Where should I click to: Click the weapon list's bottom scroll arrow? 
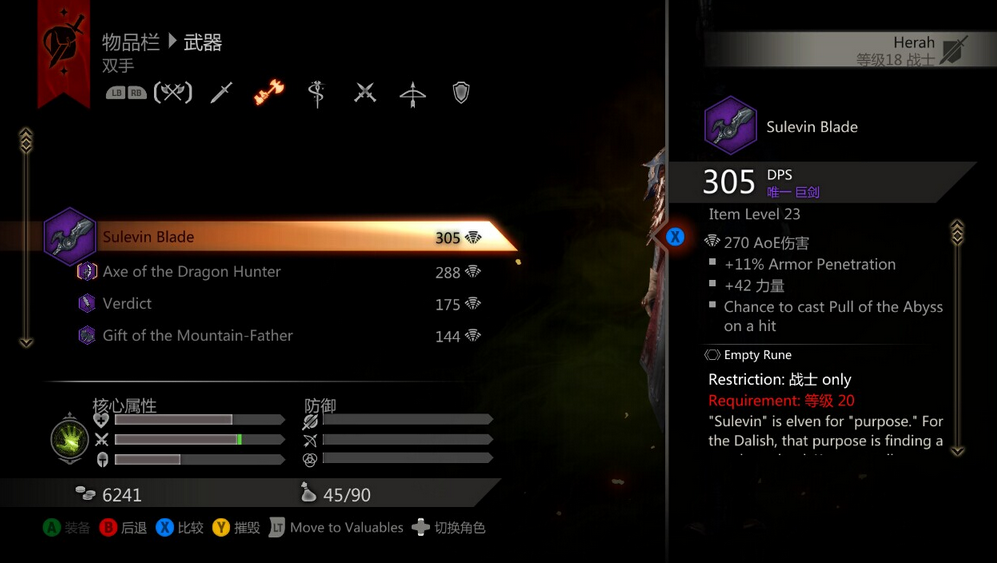tap(26, 342)
